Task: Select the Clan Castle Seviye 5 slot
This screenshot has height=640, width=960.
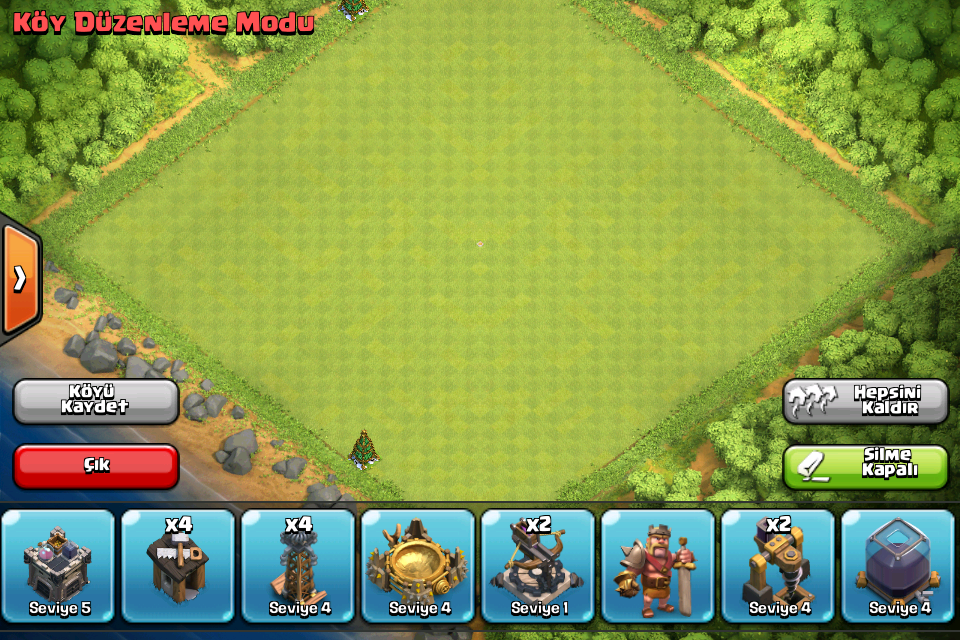Action: [58, 566]
